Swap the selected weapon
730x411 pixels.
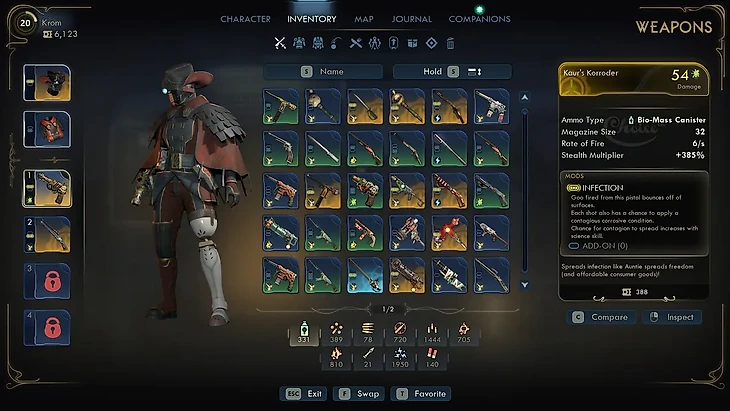[x=358, y=394]
